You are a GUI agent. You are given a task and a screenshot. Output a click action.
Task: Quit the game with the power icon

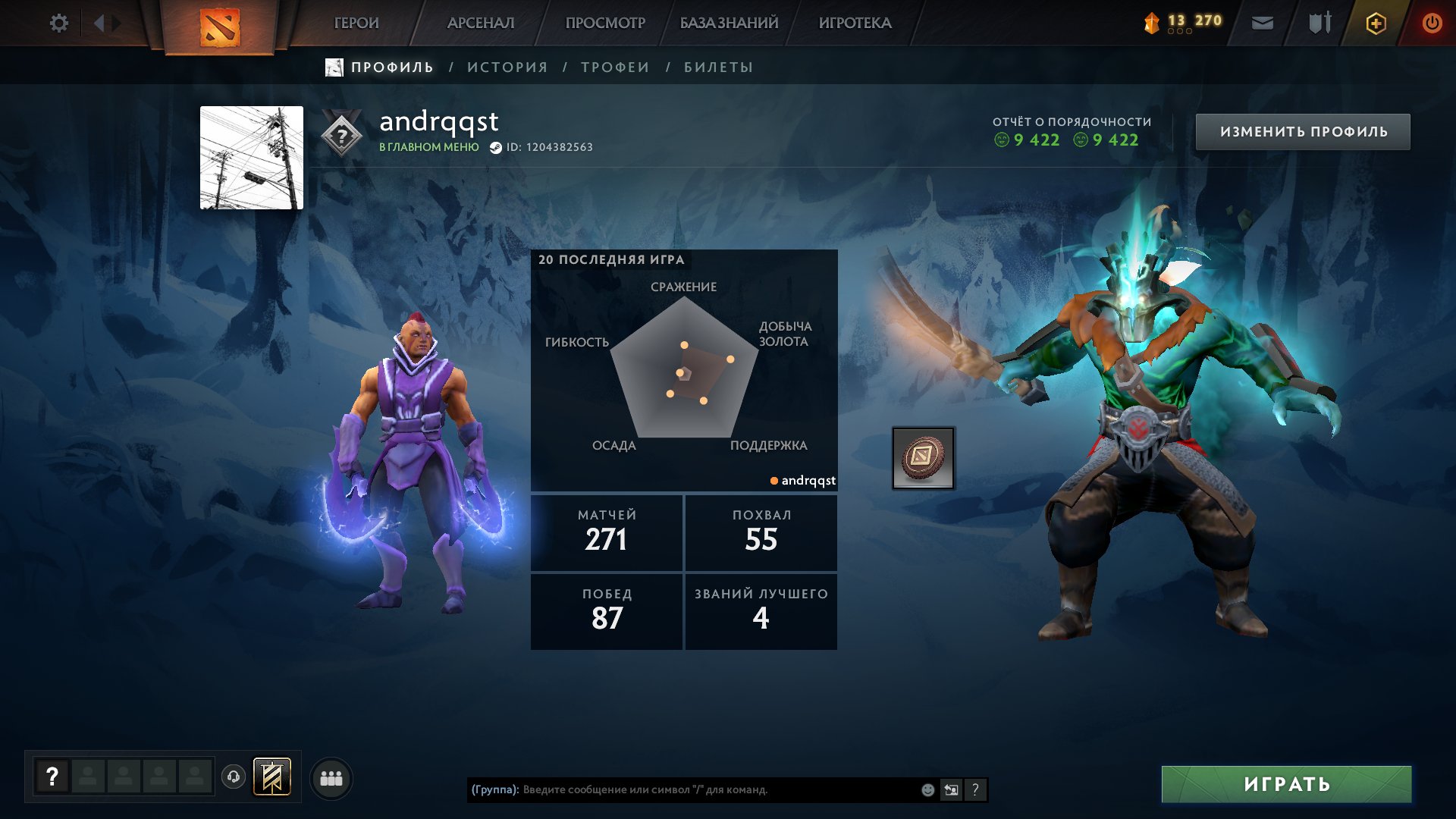1432,24
